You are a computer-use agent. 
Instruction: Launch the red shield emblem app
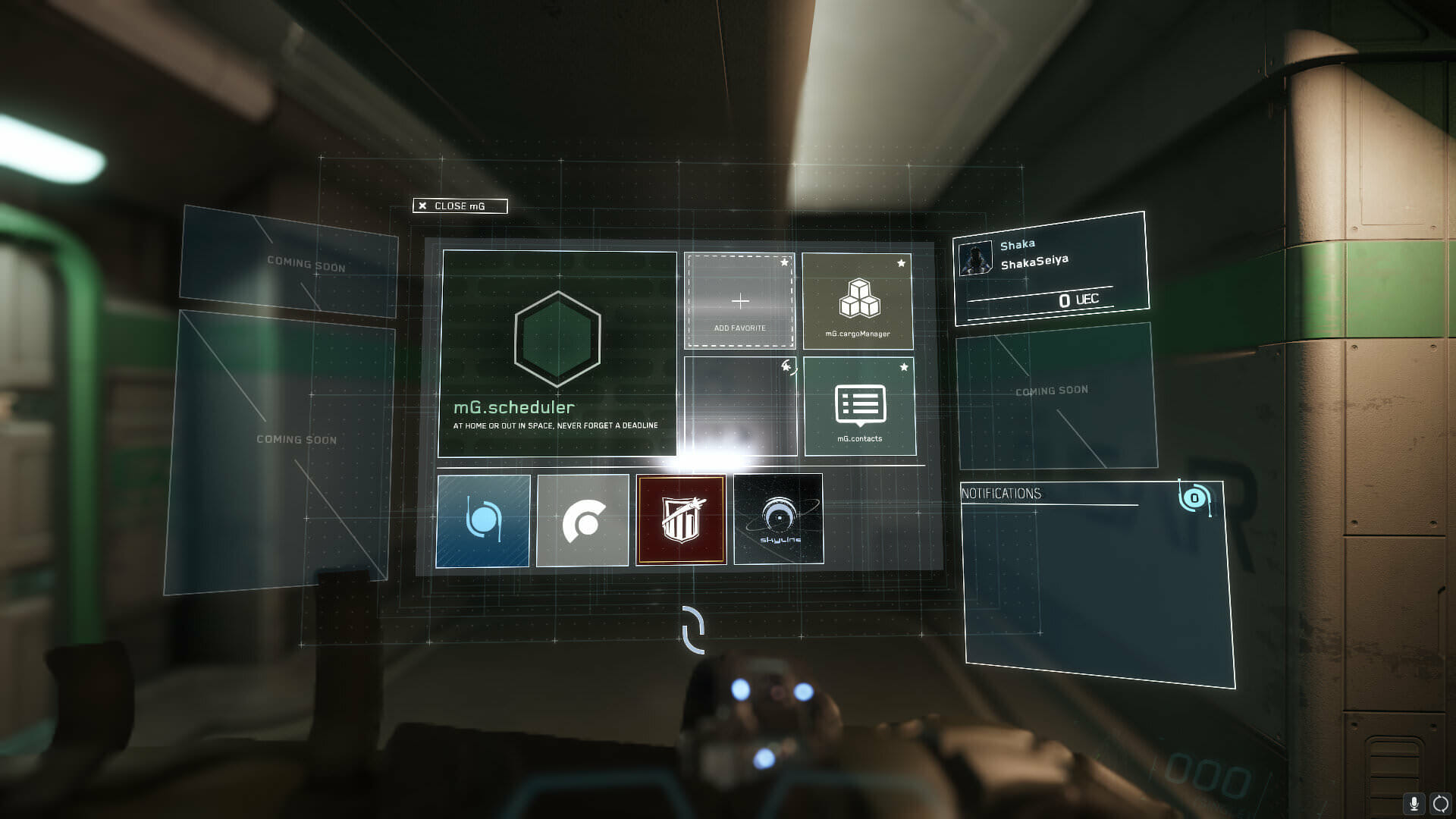(681, 520)
